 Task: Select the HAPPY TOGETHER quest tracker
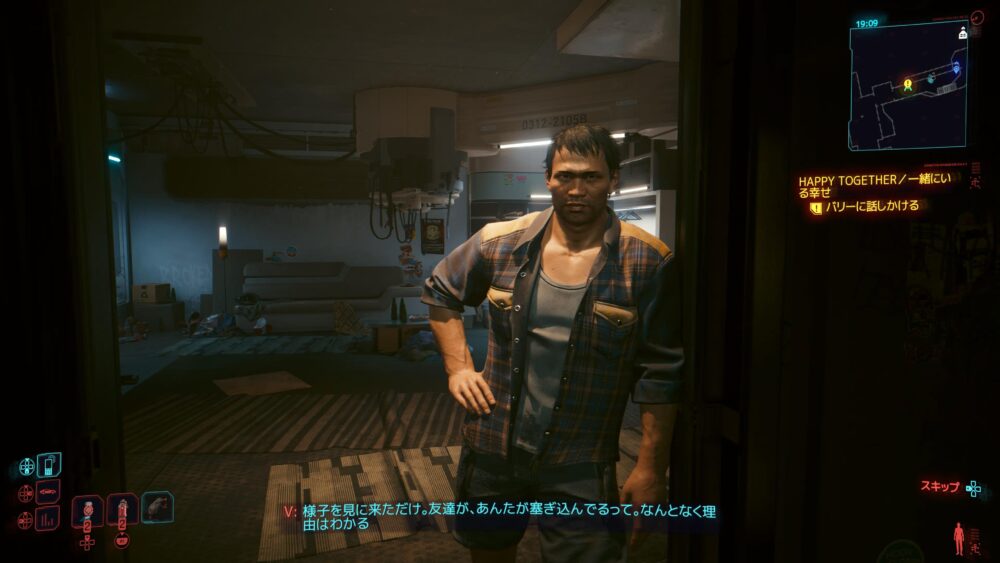coord(874,186)
